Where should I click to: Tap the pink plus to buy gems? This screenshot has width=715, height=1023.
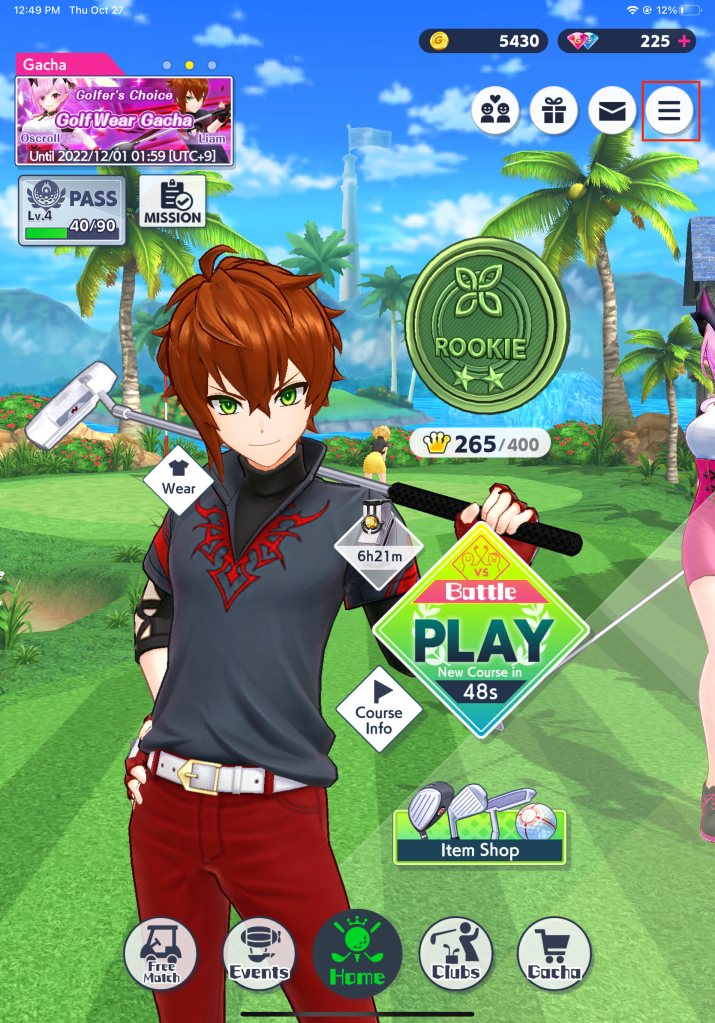pyautogui.click(x=684, y=41)
